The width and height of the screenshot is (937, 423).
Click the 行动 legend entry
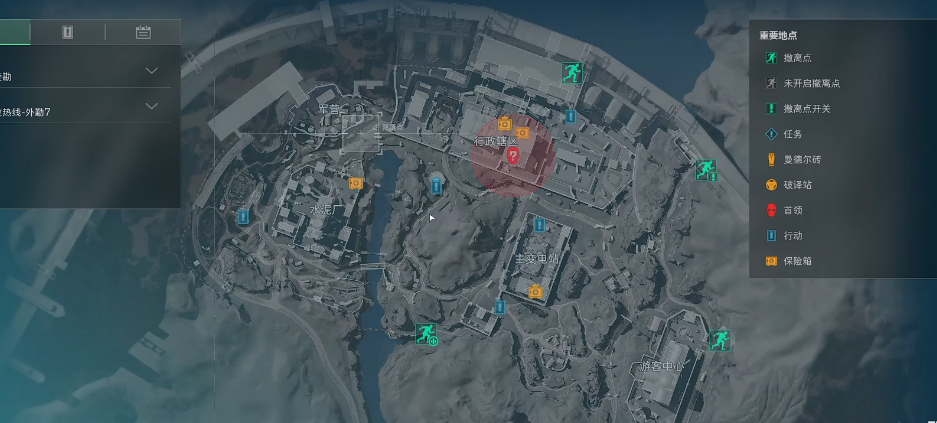[x=792, y=236]
